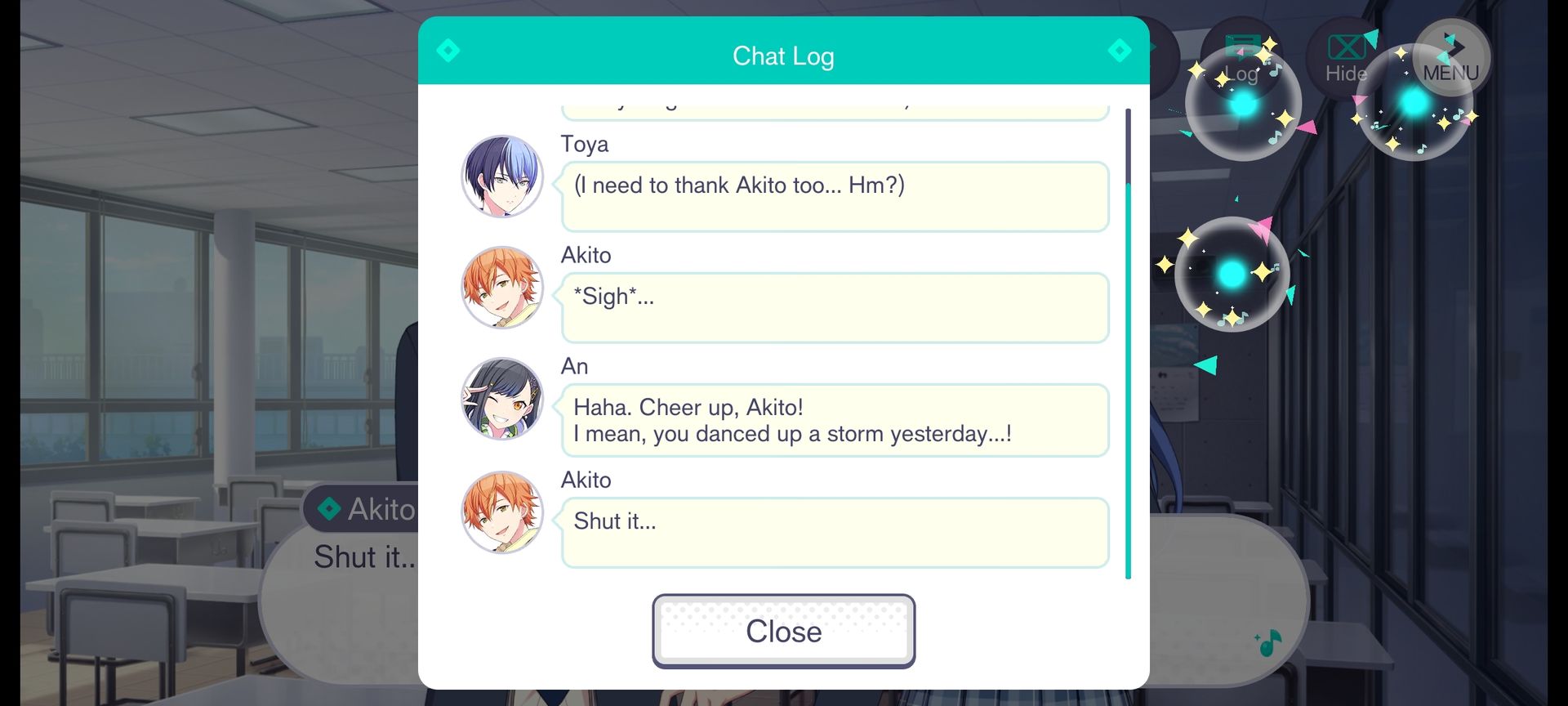
Task: Click the chat log scrollbar
Action: (1128, 343)
